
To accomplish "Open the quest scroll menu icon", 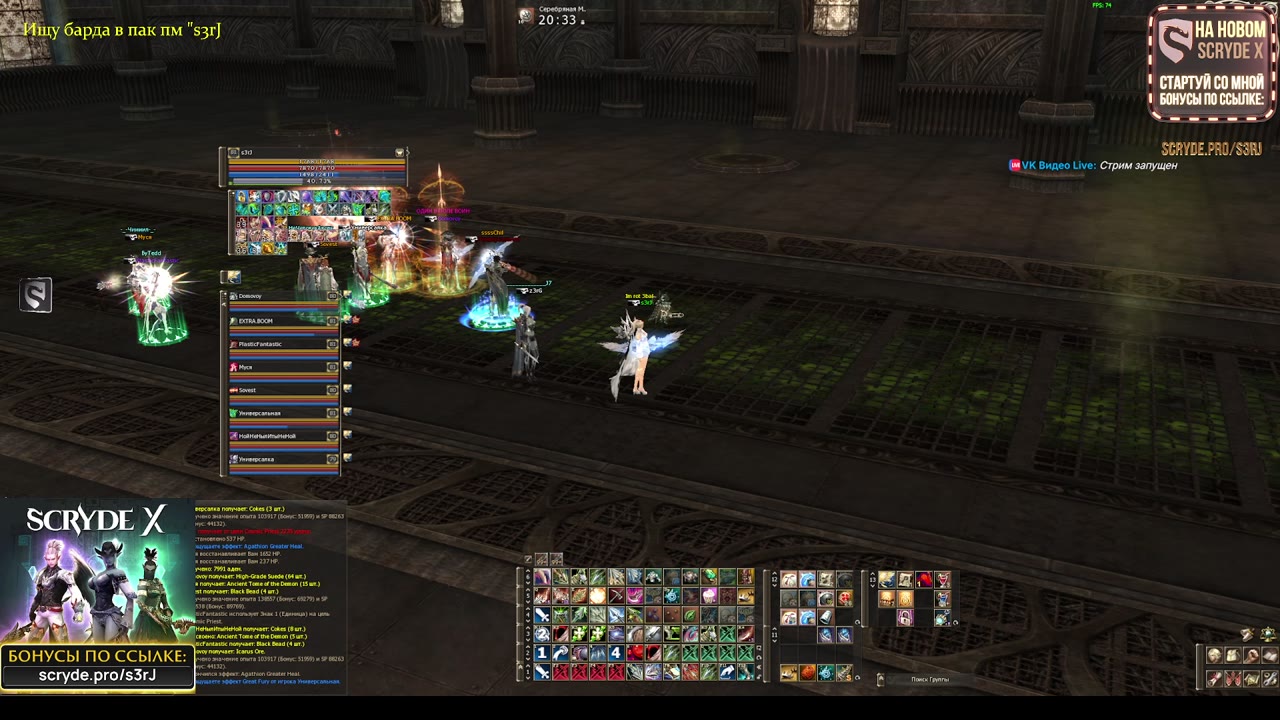I will tap(1214, 679).
